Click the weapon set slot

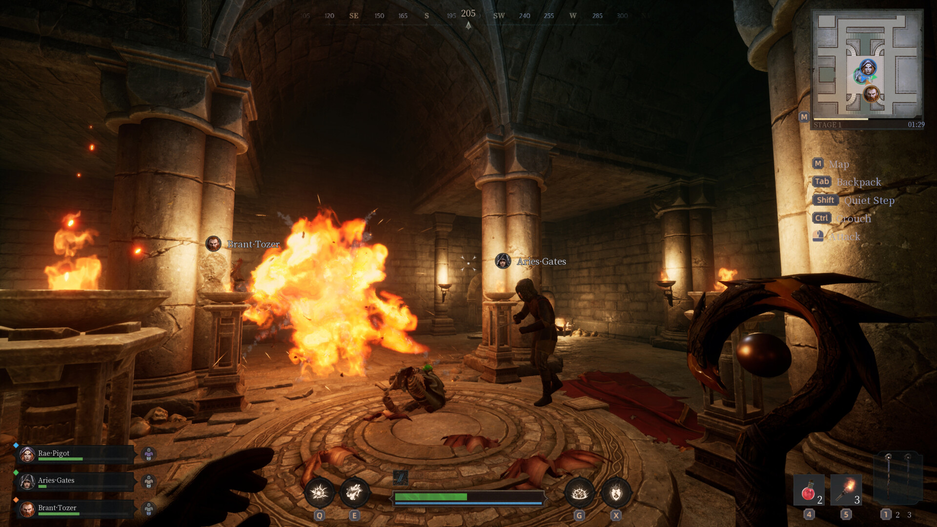tap(897, 479)
